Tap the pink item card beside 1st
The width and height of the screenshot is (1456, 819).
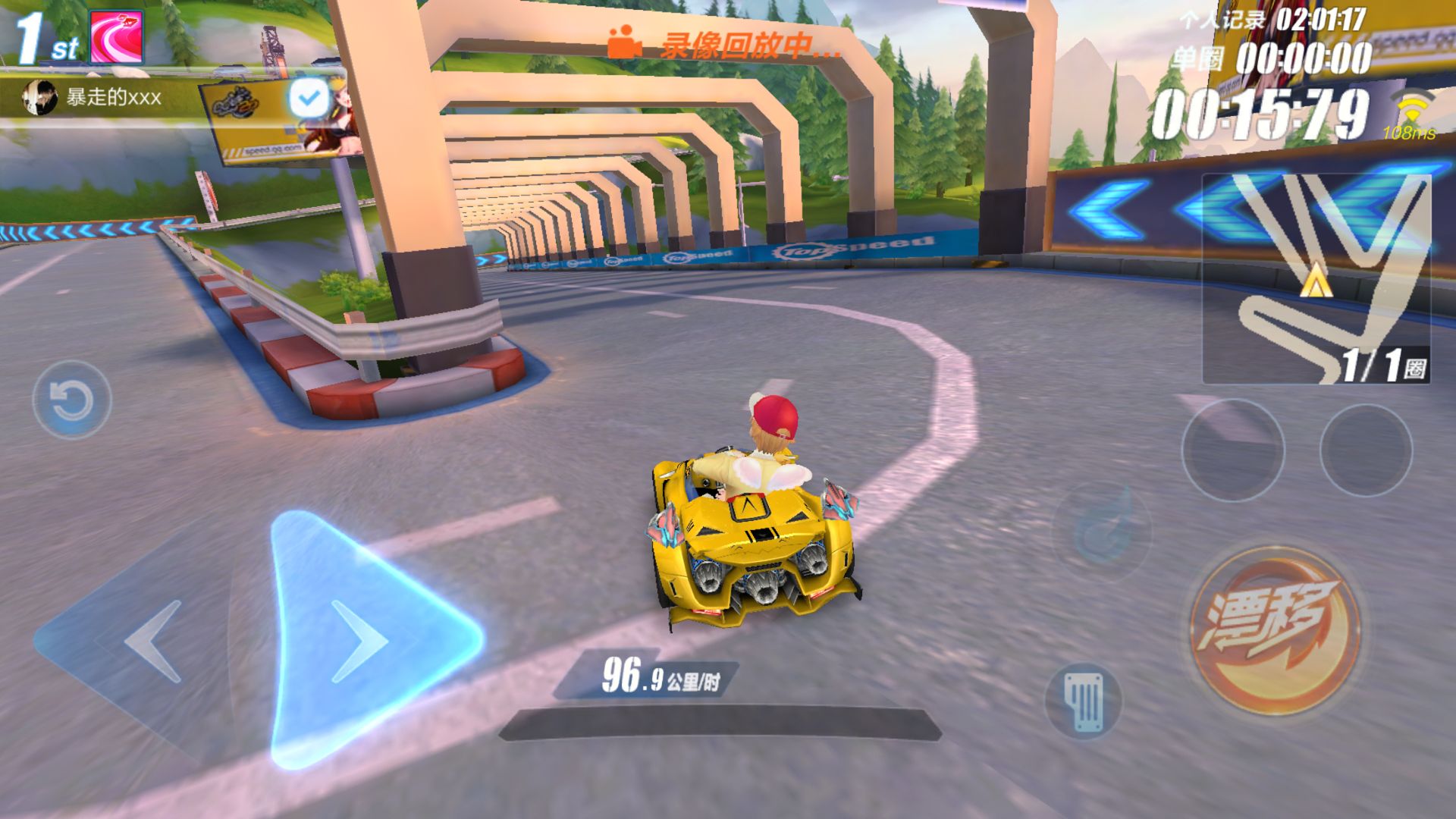[x=117, y=36]
